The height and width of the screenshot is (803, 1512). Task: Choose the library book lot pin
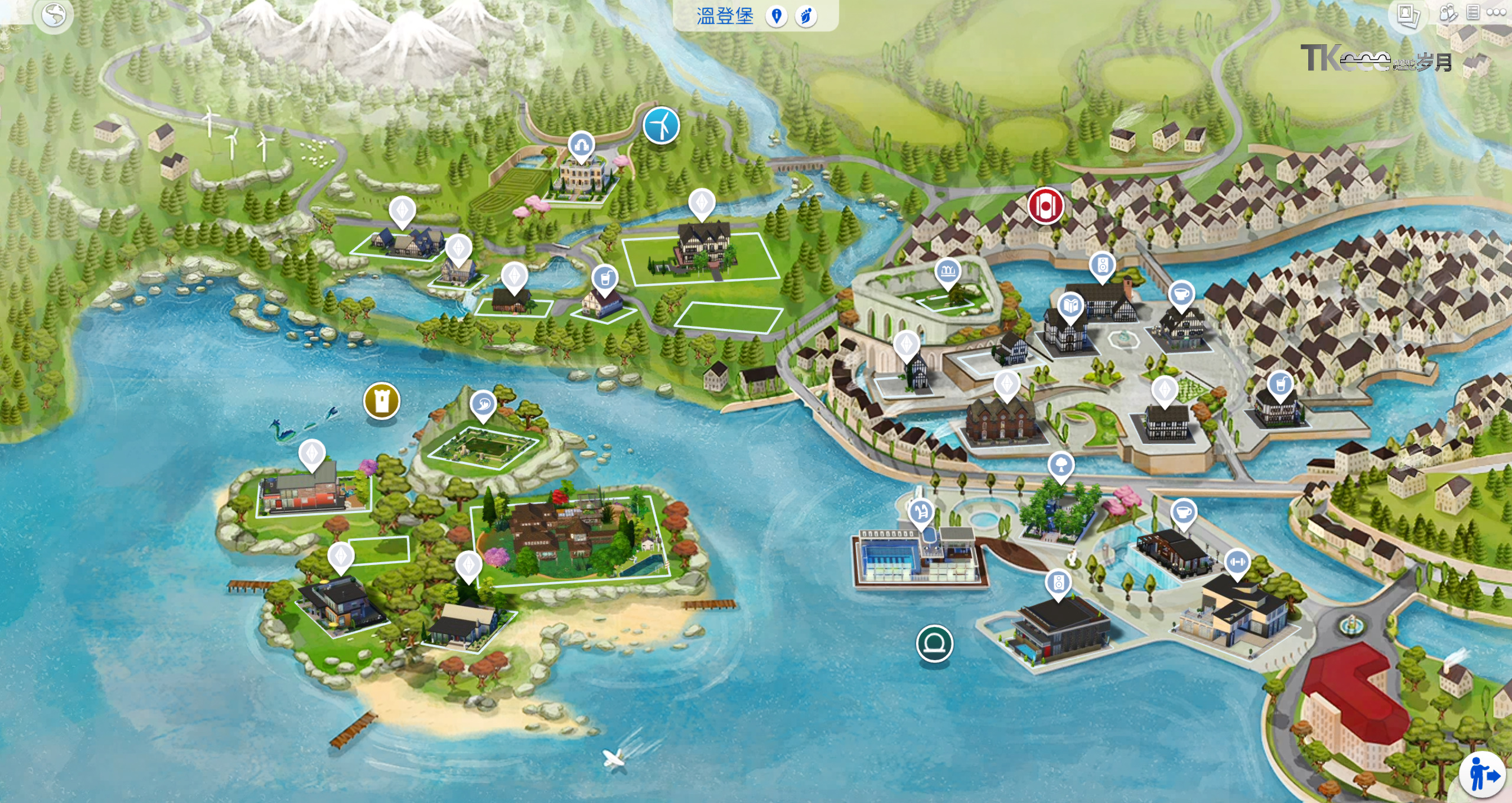coord(1070,306)
